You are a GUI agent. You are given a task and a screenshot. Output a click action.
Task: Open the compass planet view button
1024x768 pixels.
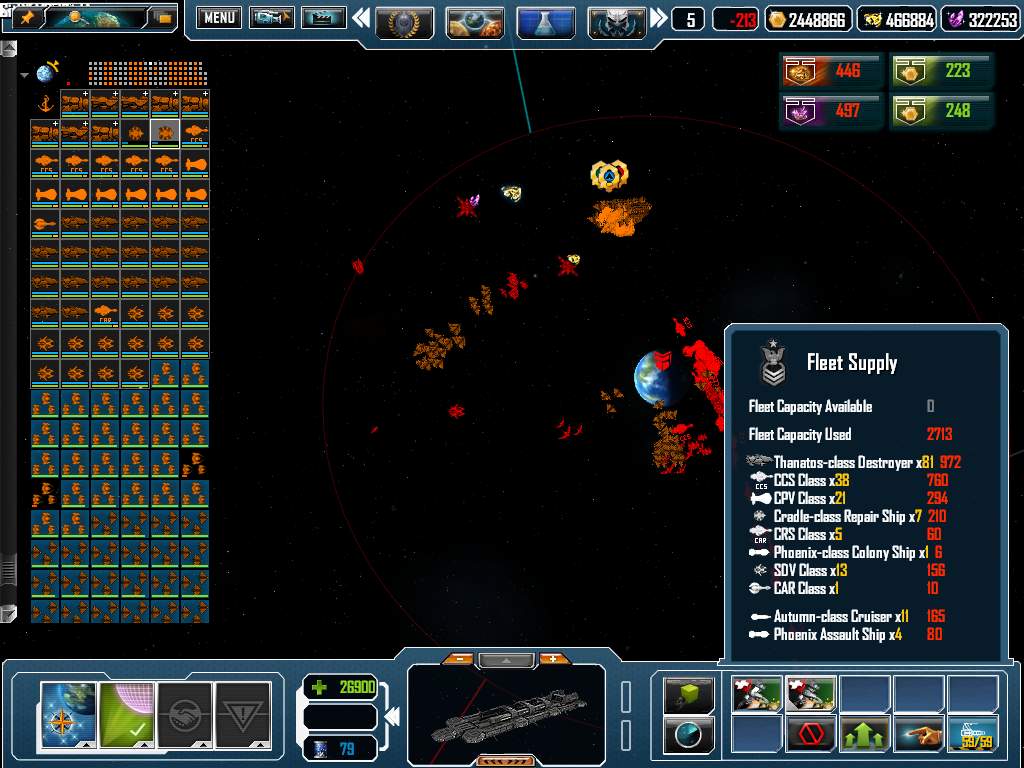(69, 714)
